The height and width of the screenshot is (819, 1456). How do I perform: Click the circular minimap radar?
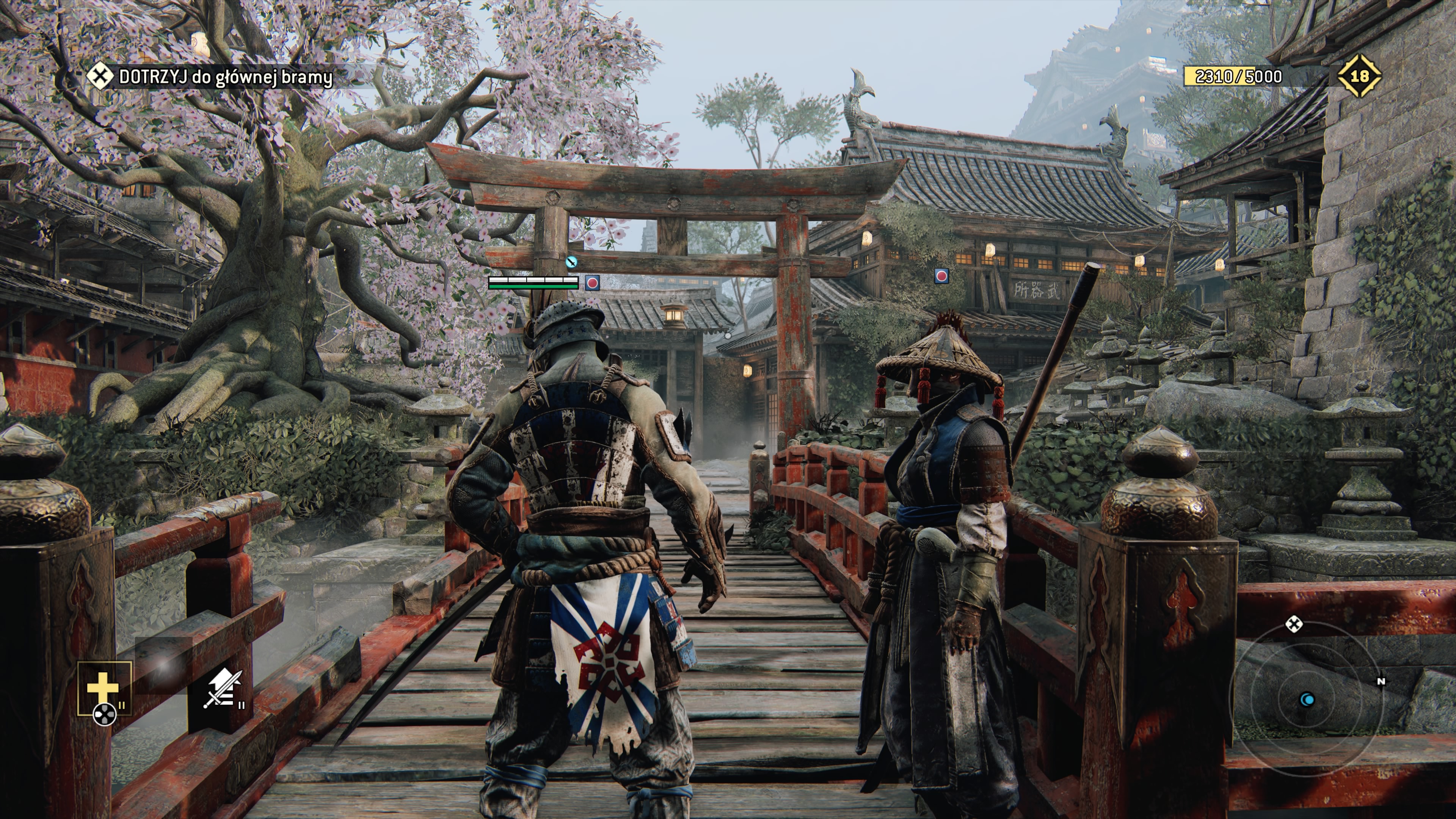click(1307, 700)
